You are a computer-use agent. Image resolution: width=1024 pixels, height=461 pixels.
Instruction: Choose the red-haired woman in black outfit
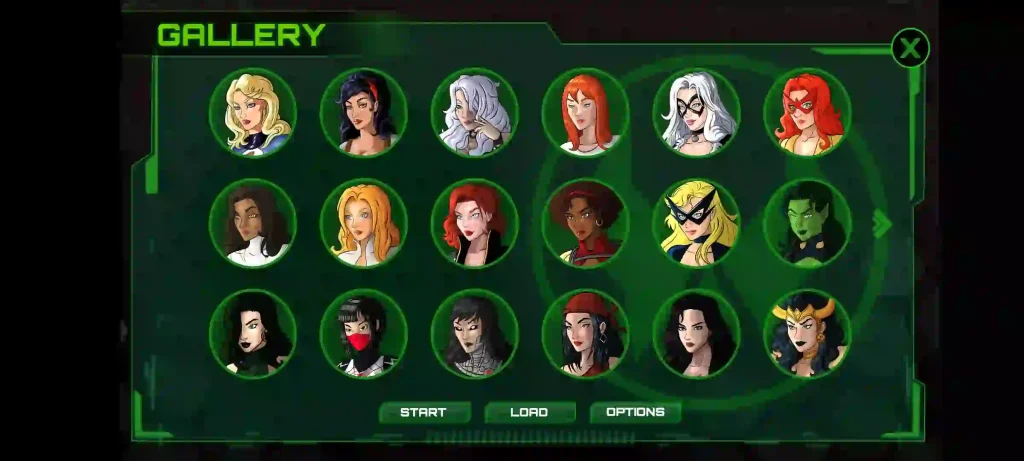coord(474,223)
